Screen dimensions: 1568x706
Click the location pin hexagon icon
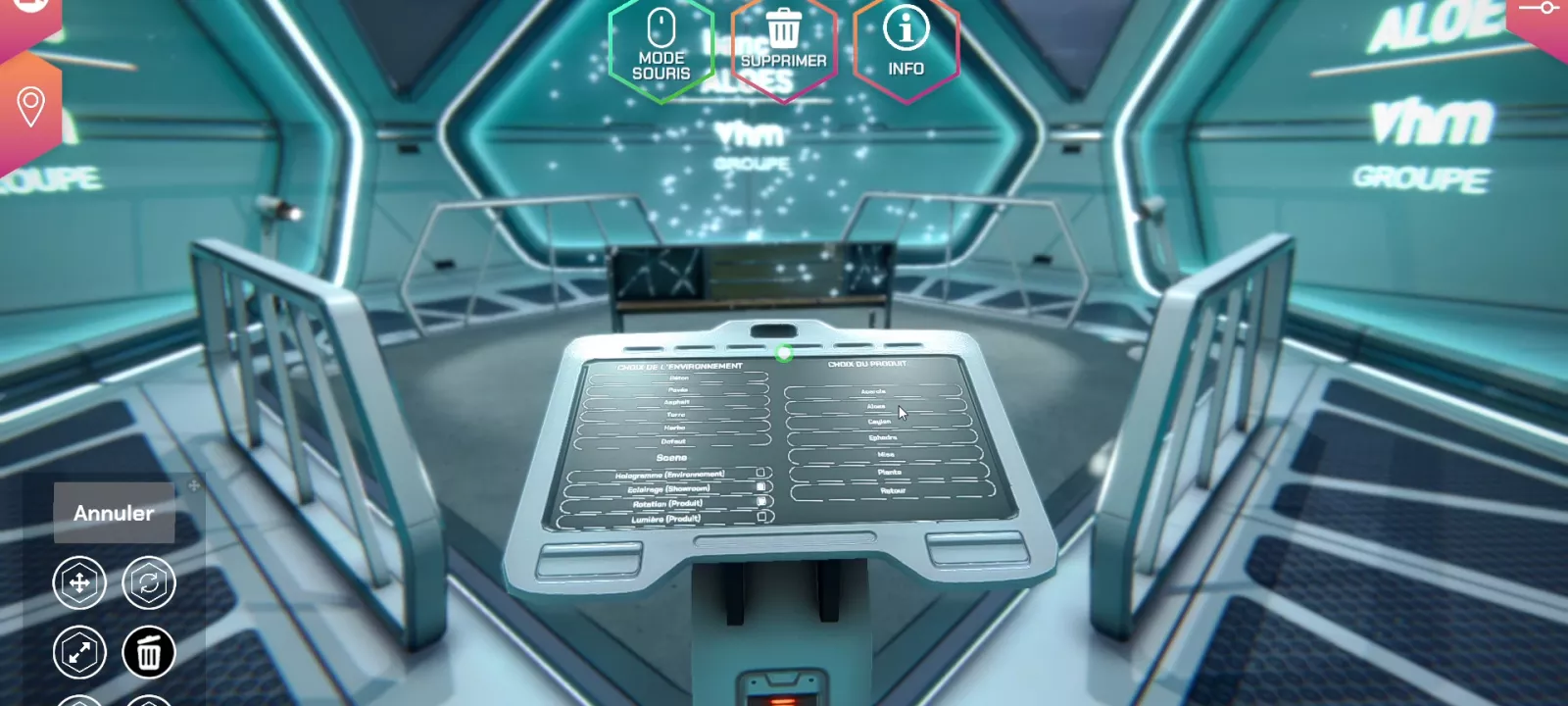point(31,103)
